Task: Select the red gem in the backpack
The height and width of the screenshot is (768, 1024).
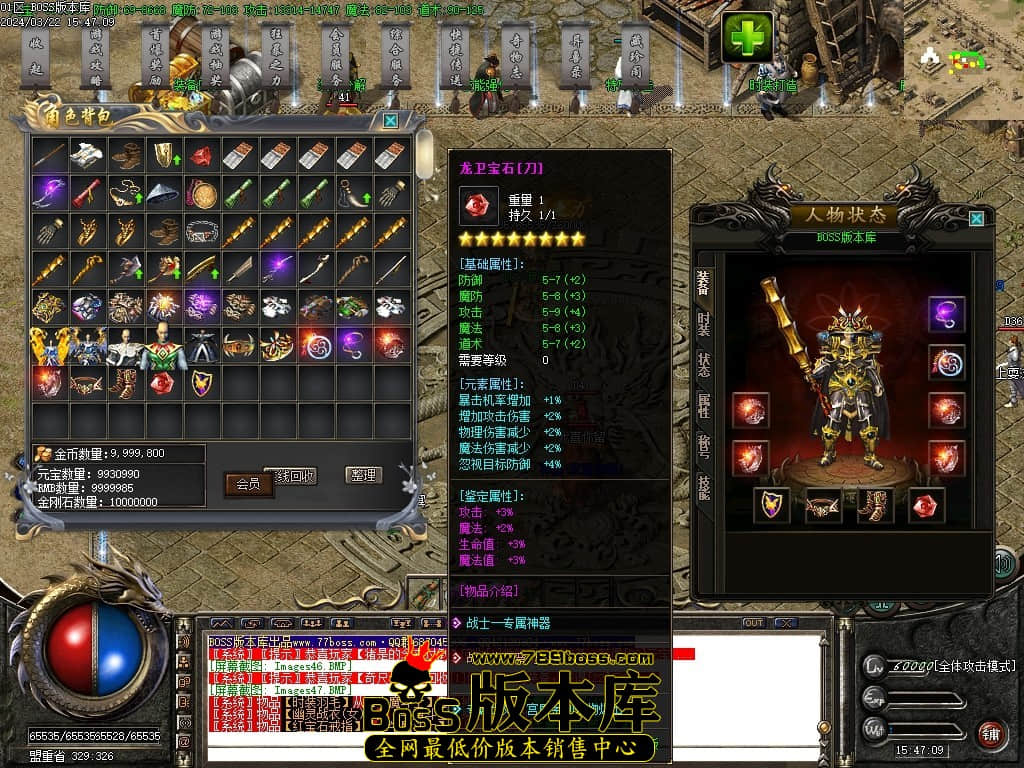Action: tap(163, 382)
